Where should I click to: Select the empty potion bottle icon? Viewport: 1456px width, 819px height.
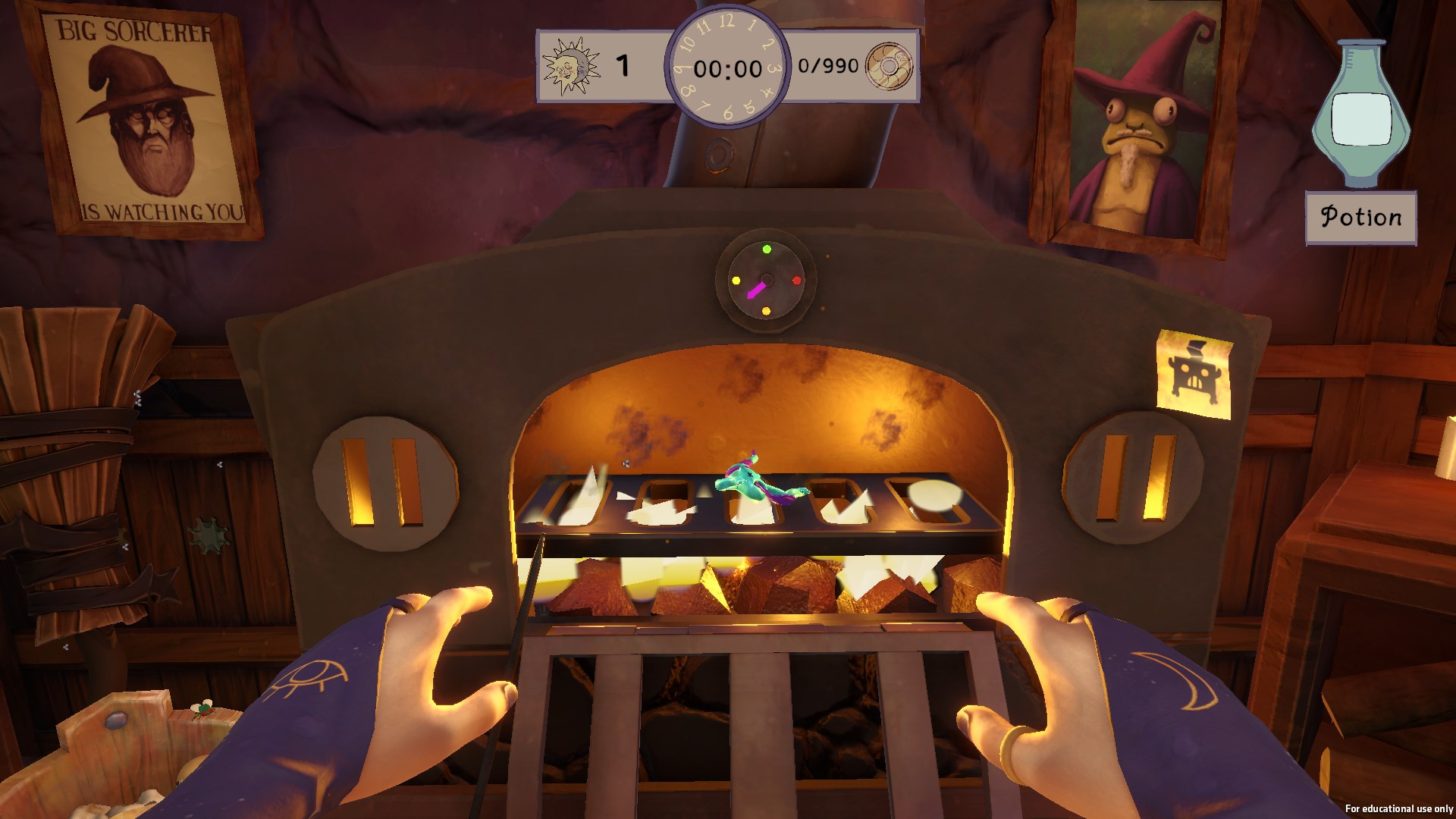(x=1360, y=114)
